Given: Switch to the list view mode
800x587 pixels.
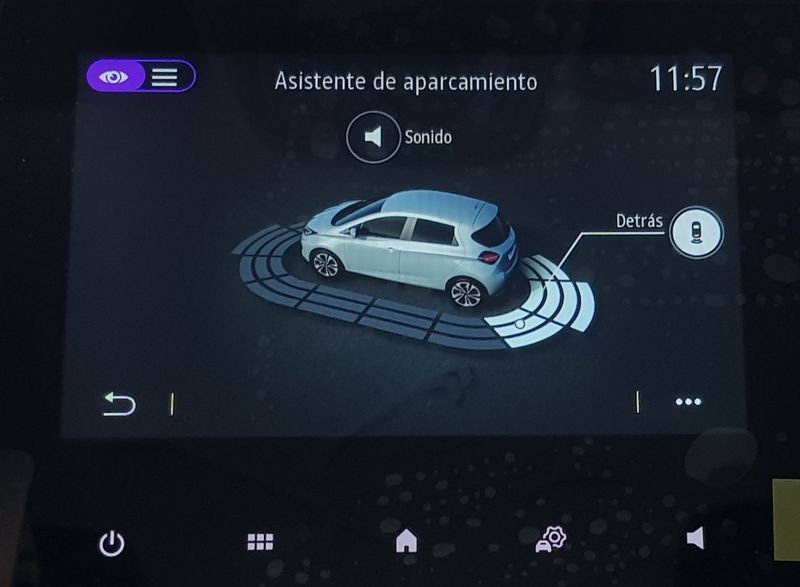Looking at the screenshot, I should [165, 77].
